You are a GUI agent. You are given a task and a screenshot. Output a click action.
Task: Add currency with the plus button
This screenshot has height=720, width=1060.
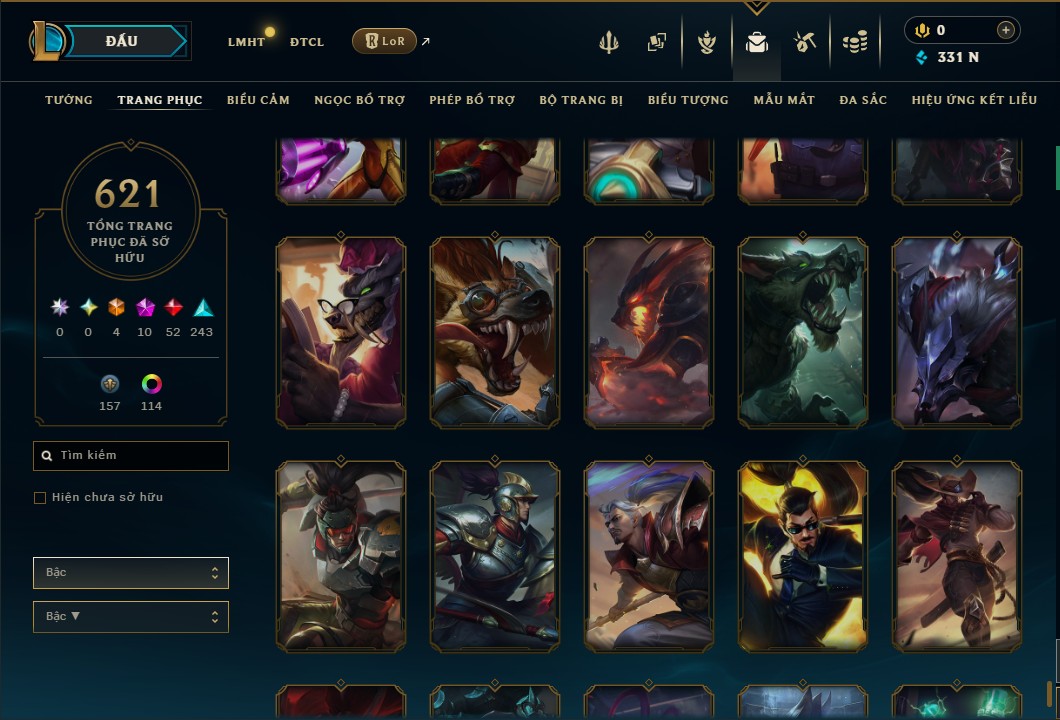click(1005, 30)
